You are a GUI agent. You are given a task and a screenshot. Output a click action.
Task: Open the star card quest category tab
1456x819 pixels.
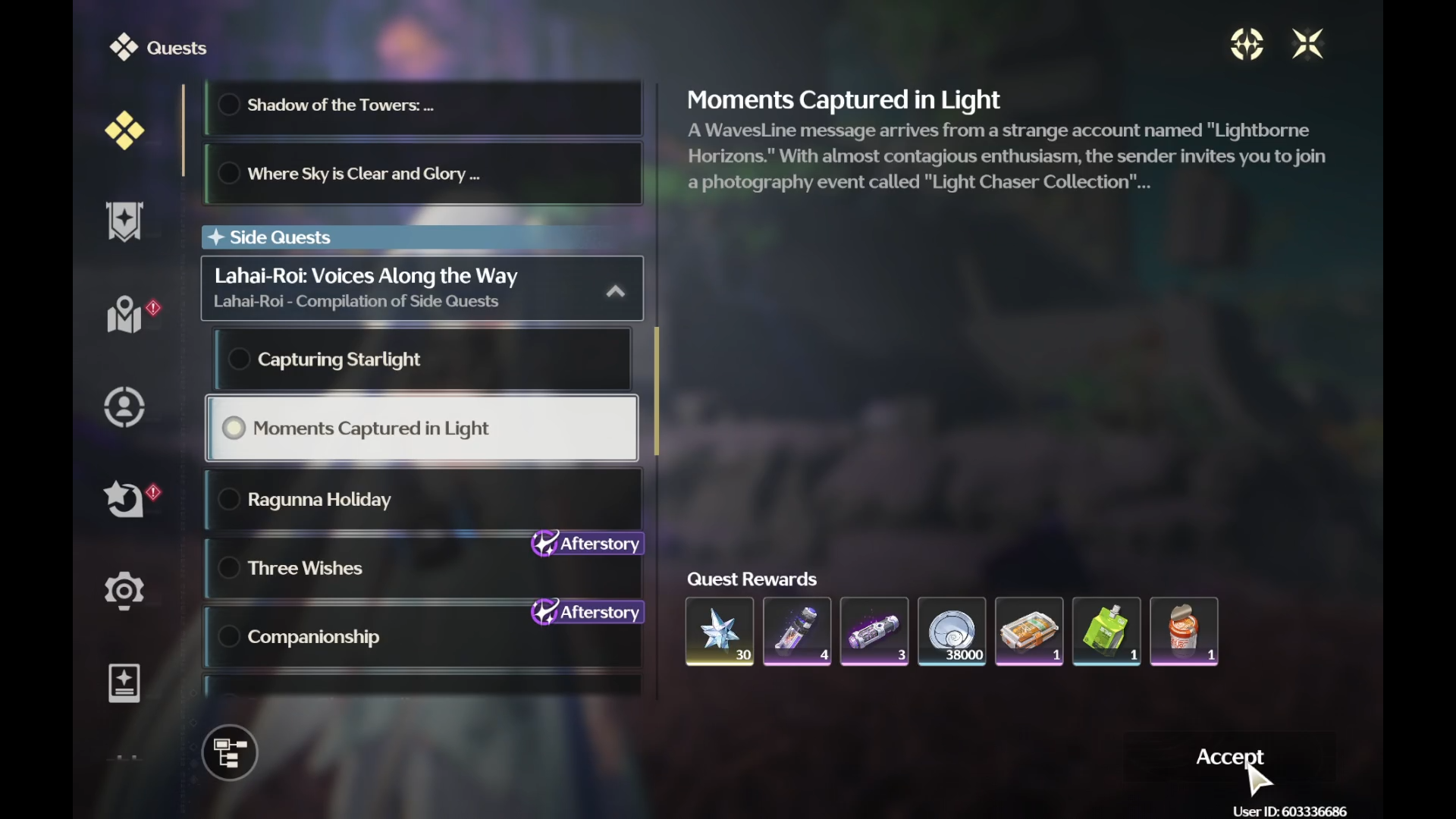(124, 683)
